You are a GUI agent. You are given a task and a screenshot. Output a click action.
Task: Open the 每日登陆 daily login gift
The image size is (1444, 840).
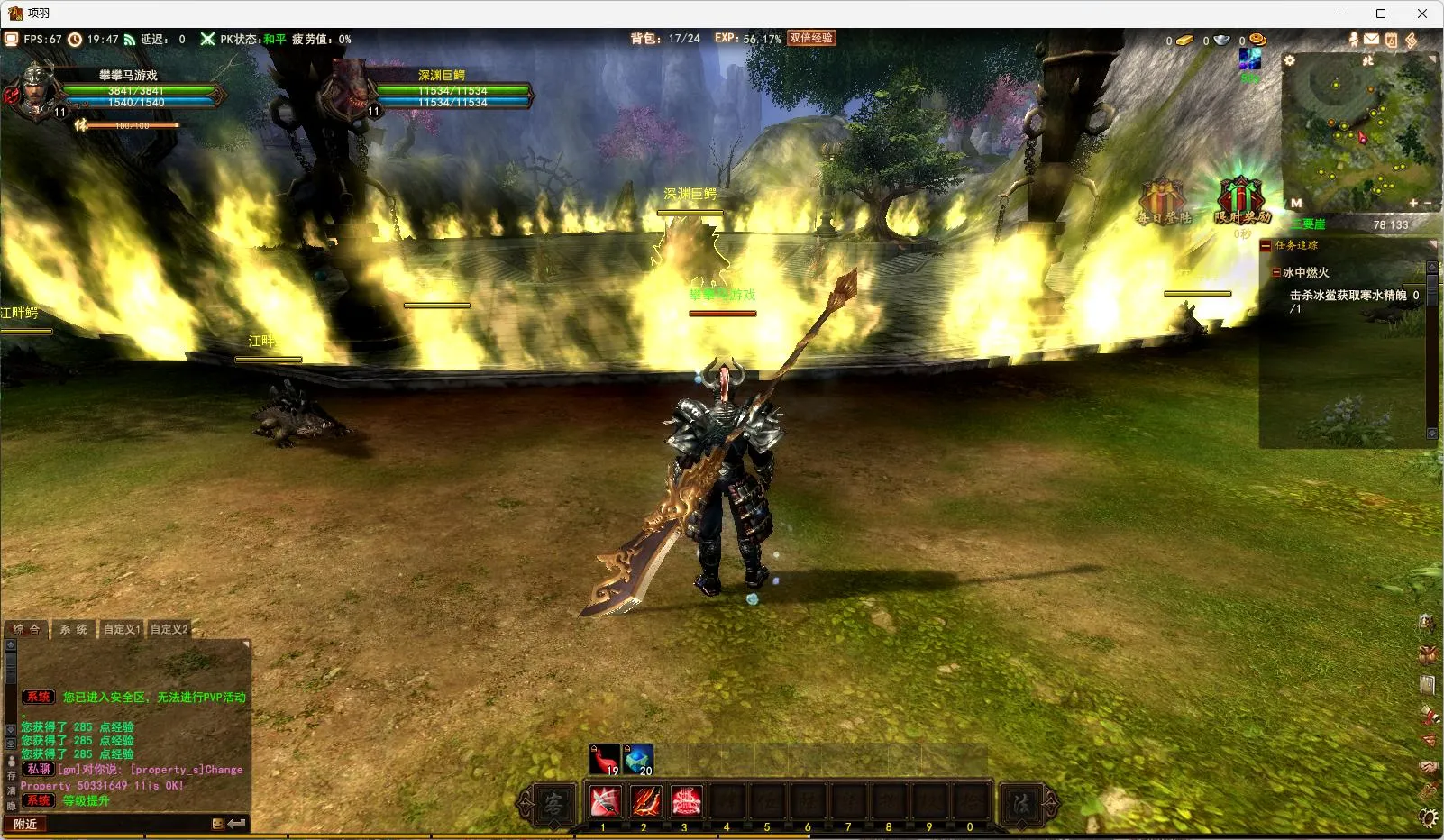pyautogui.click(x=1163, y=202)
